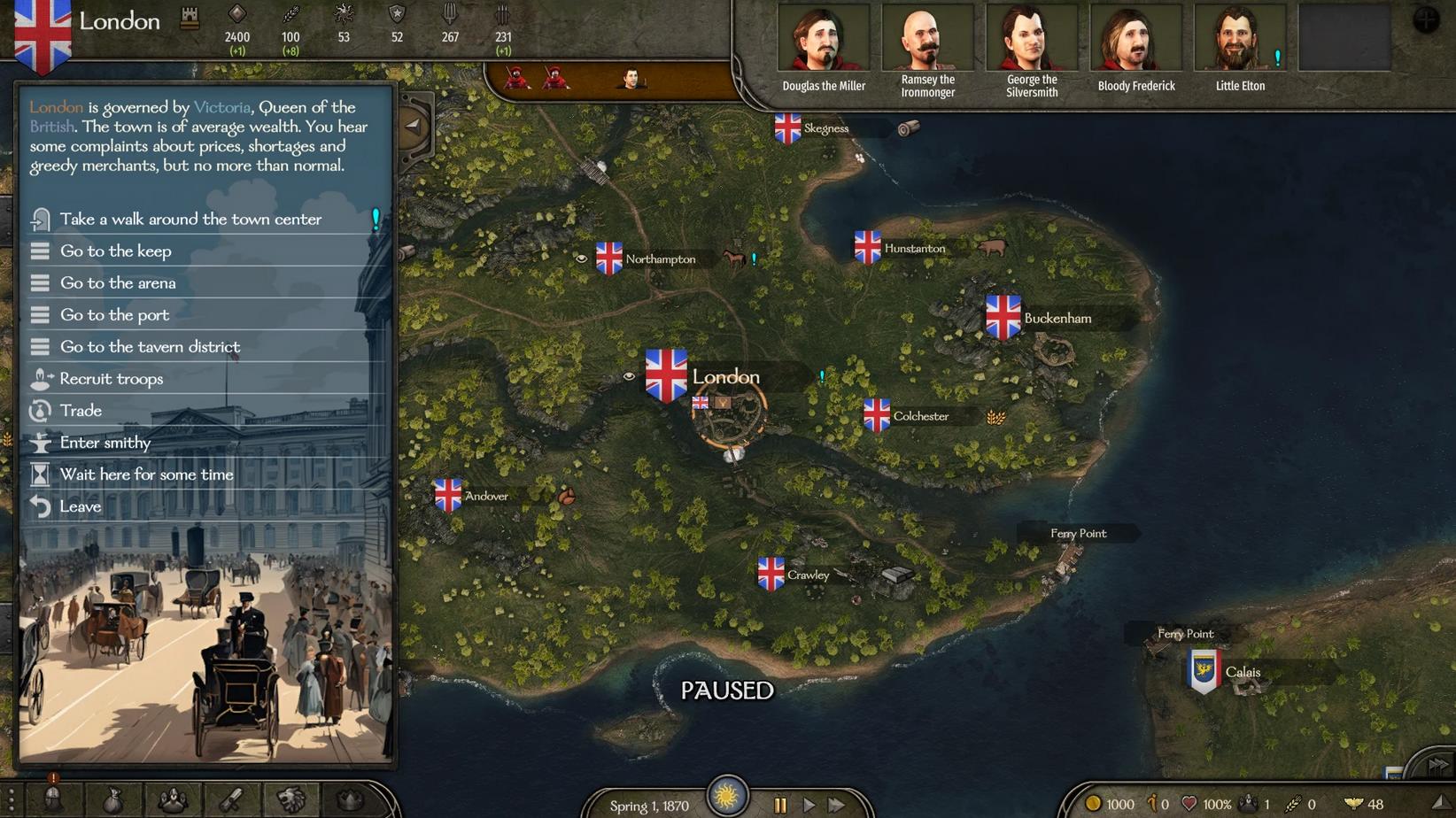The image size is (1456, 818).
Task: Enter the smithy
Action: [x=105, y=443]
